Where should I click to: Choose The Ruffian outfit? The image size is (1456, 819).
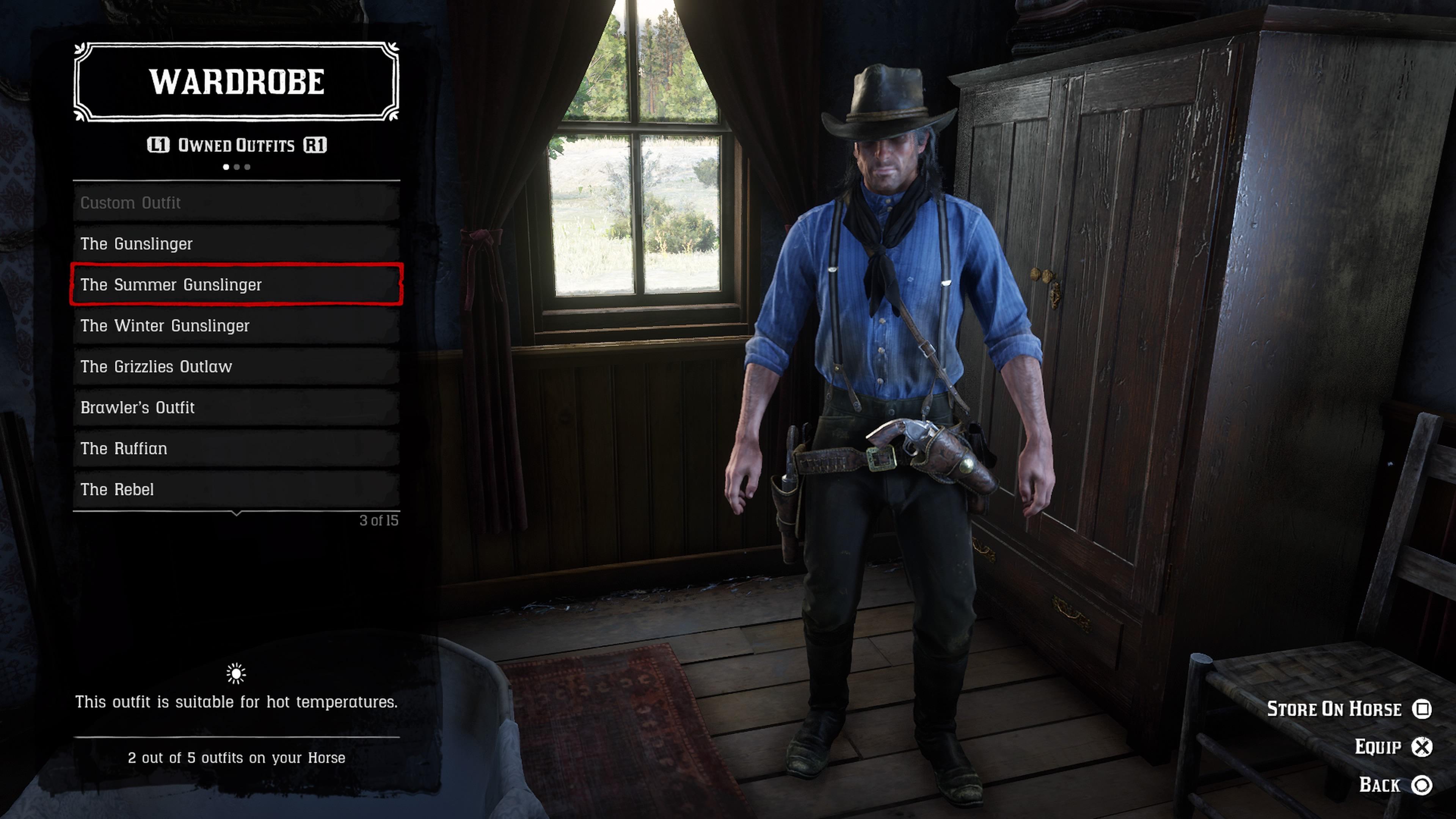tap(236, 448)
